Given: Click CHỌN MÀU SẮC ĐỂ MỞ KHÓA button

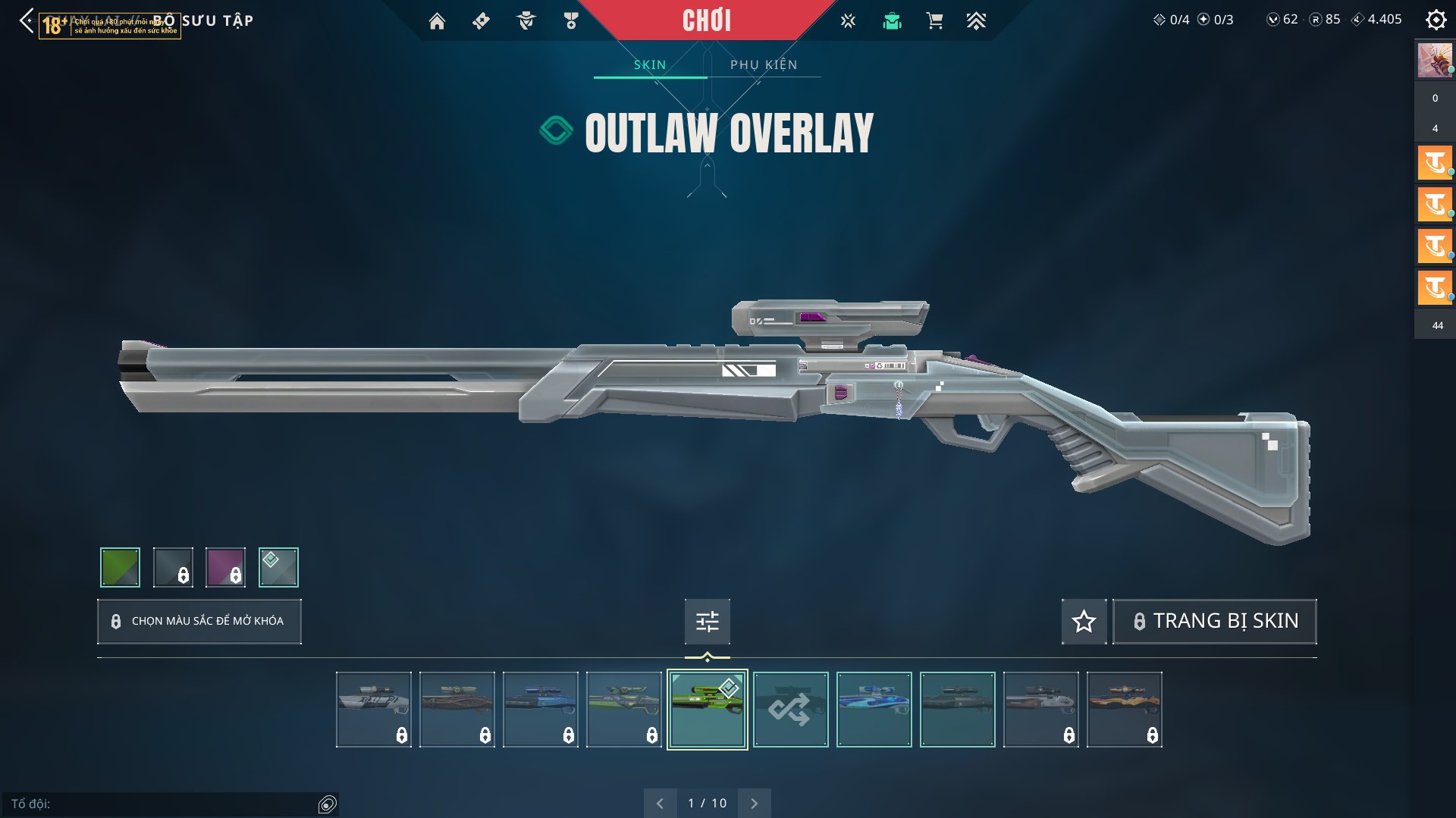Looking at the screenshot, I should pyautogui.click(x=199, y=621).
